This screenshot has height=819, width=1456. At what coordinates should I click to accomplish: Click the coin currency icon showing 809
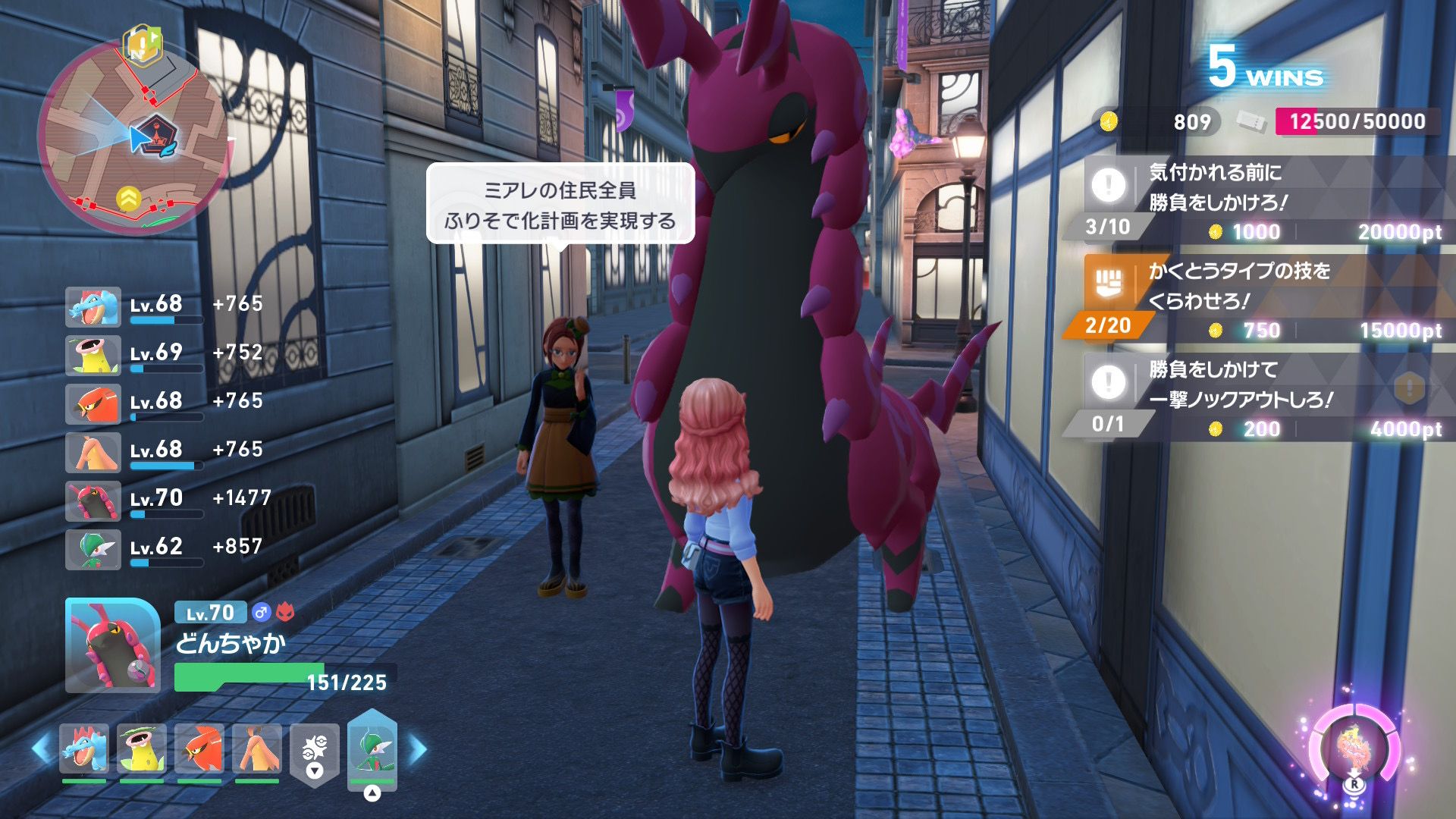click(1109, 121)
